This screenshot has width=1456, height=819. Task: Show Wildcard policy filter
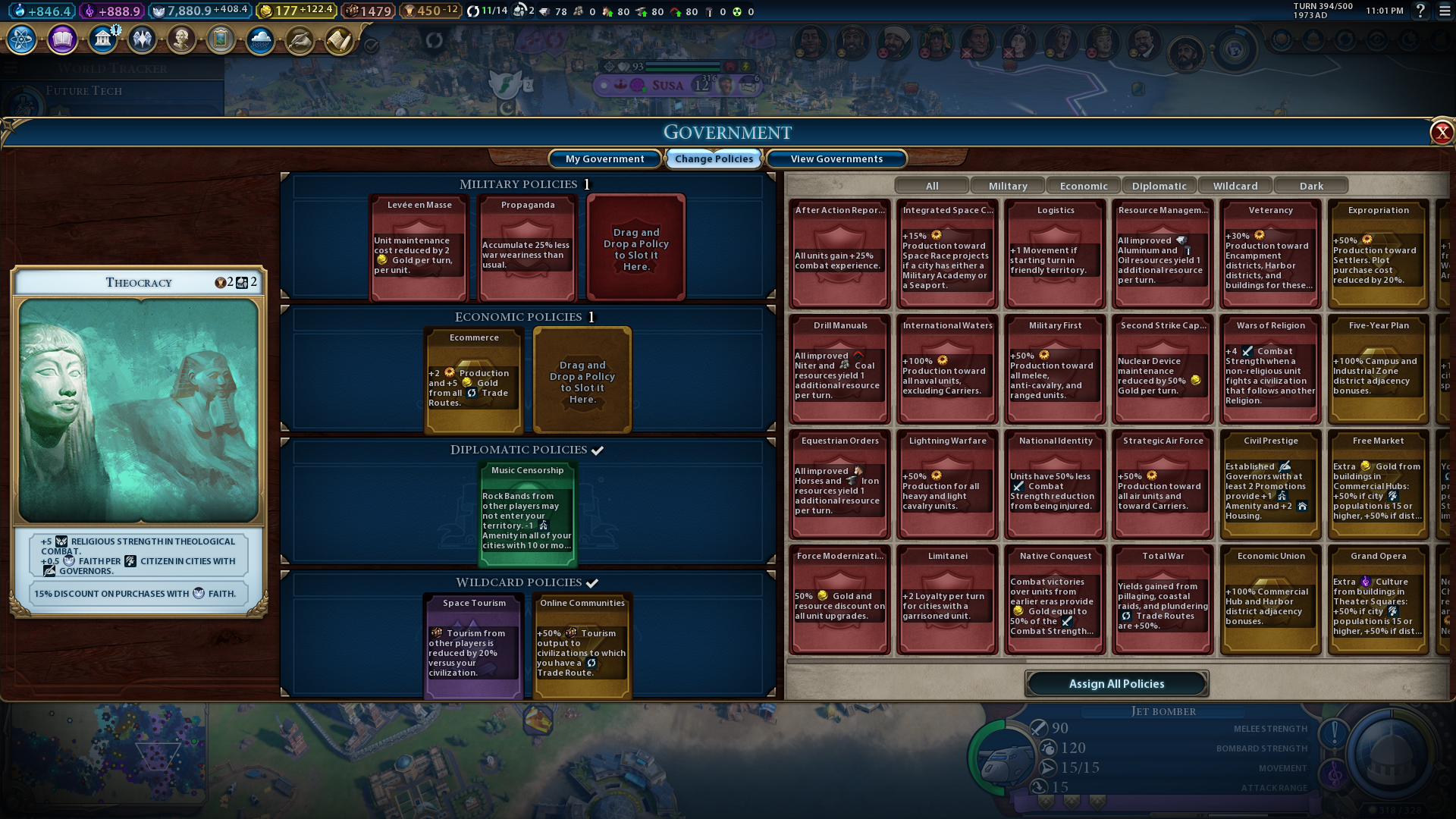point(1235,186)
